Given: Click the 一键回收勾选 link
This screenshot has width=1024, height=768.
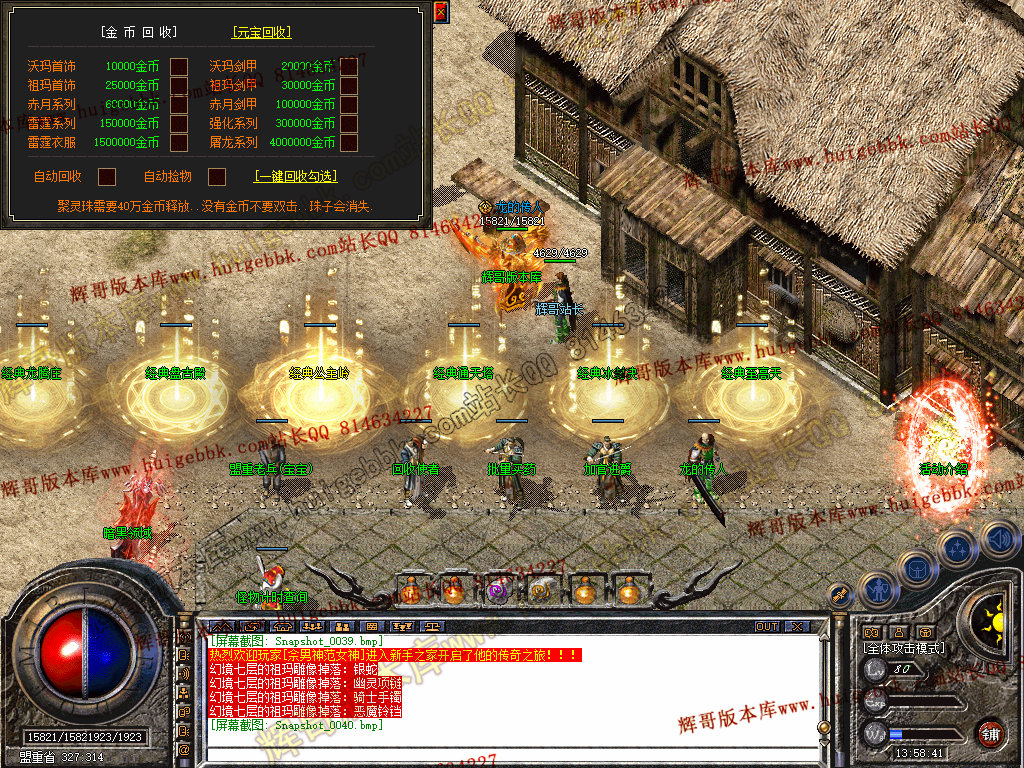Looking at the screenshot, I should pyautogui.click(x=296, y=177).
